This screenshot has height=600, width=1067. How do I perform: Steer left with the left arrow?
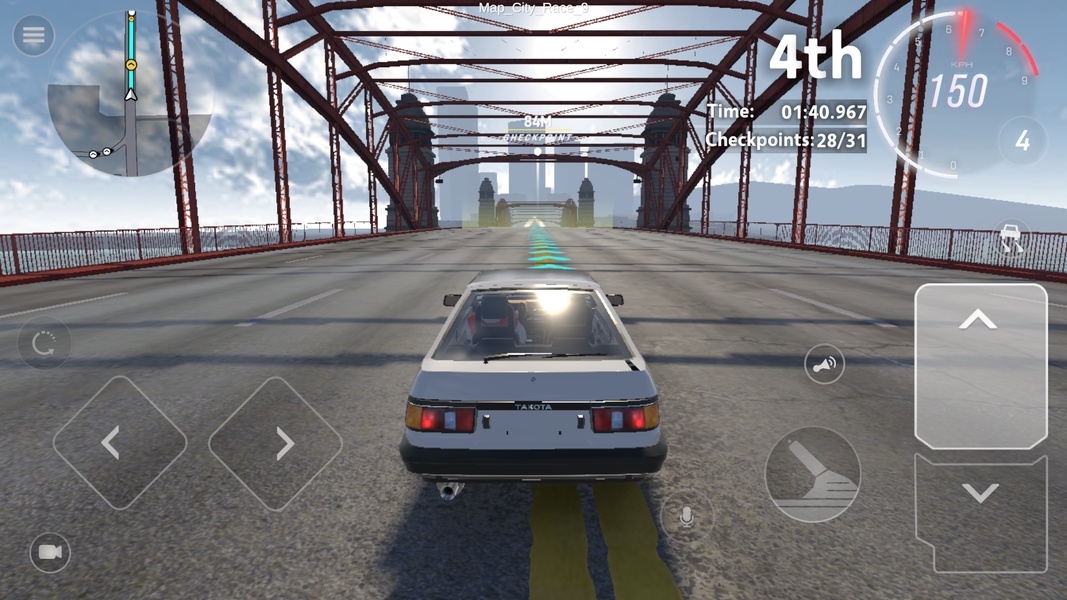click(x=119, y=443)
